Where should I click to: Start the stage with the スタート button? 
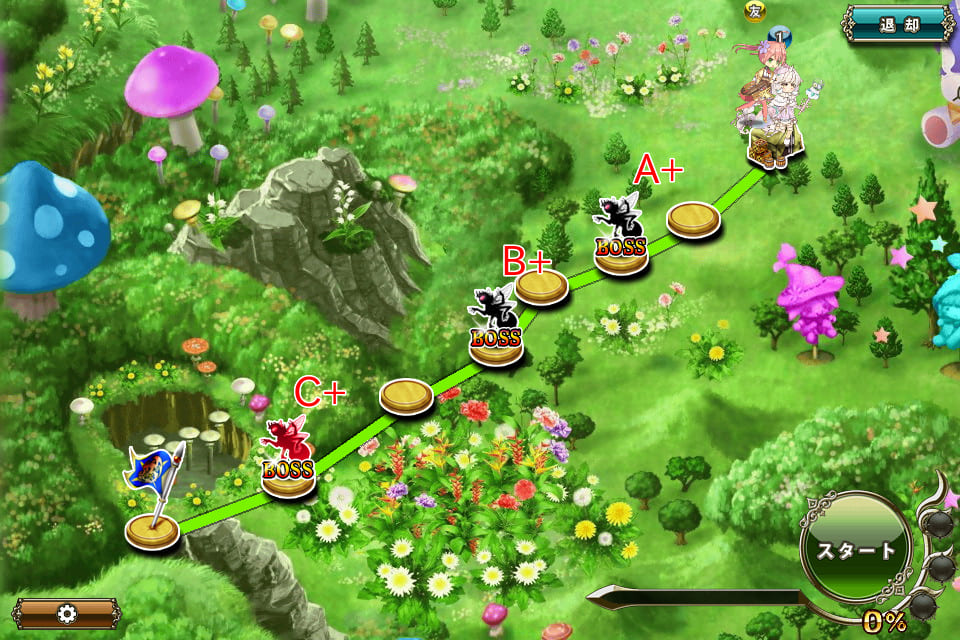[x=856, y=549]
